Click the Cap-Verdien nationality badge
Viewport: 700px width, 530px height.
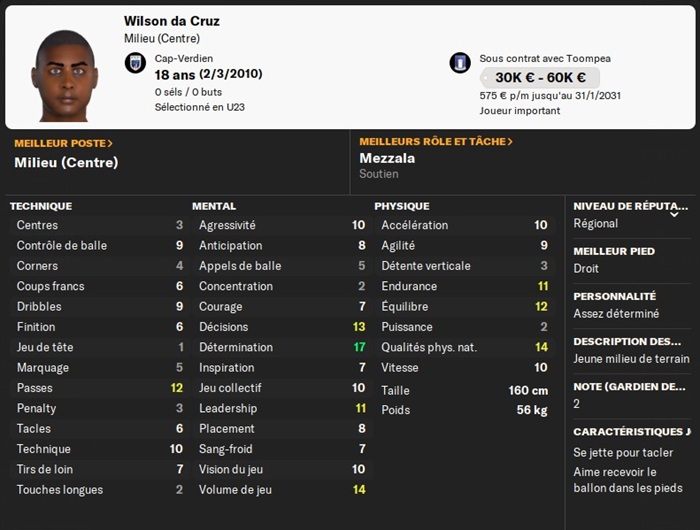point(135,63)
